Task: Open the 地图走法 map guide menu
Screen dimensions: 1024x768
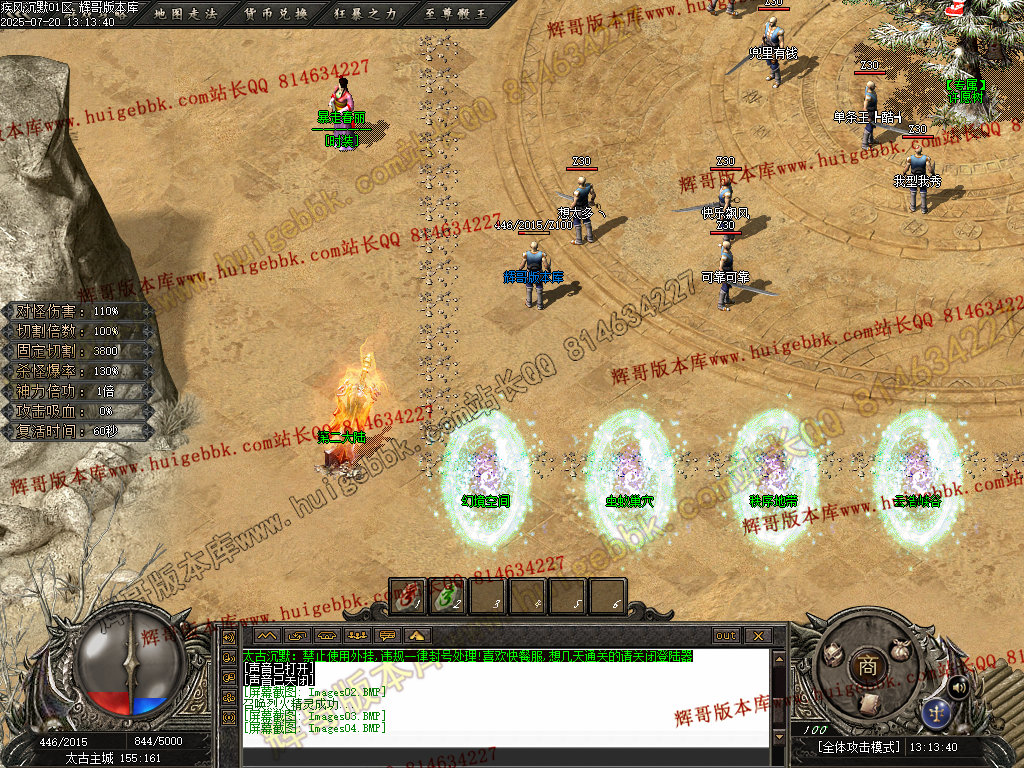Action: [186, 14]
